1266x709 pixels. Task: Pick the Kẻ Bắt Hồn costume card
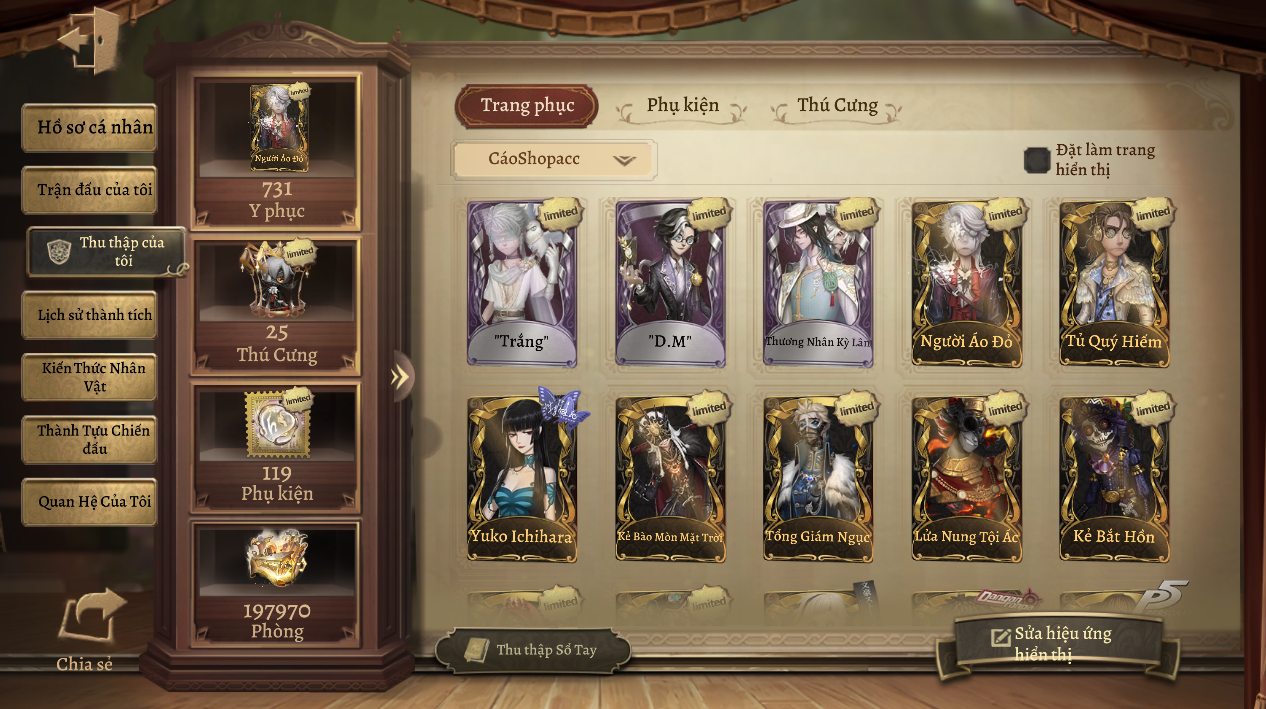coord(1114,479)
